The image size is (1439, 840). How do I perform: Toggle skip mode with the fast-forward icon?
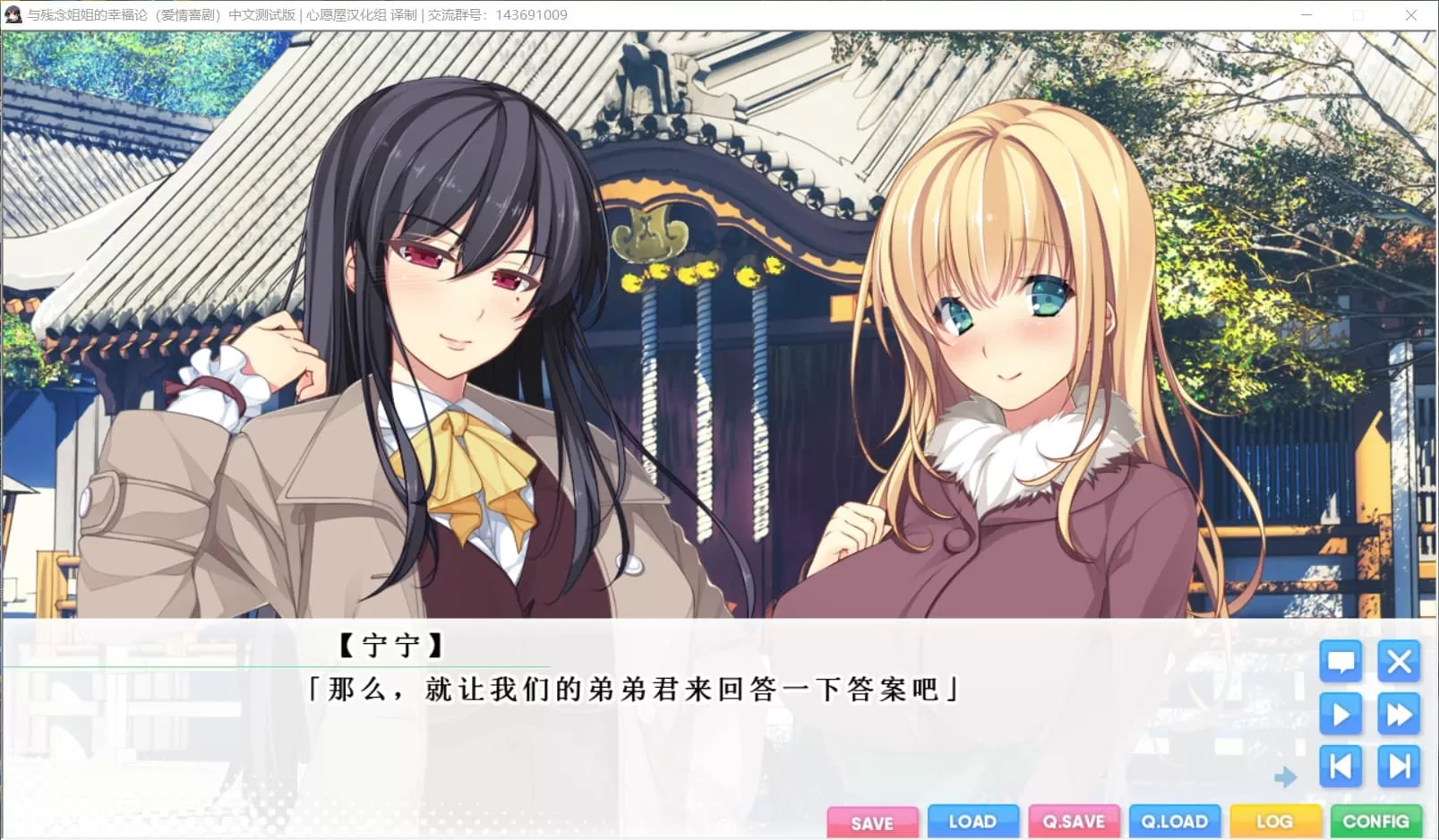pos(1398,715)
